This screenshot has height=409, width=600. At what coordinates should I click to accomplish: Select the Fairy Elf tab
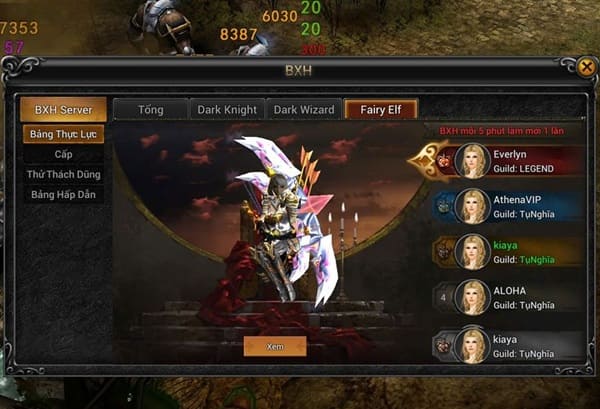pyautogui.click(x=380, y=110)
